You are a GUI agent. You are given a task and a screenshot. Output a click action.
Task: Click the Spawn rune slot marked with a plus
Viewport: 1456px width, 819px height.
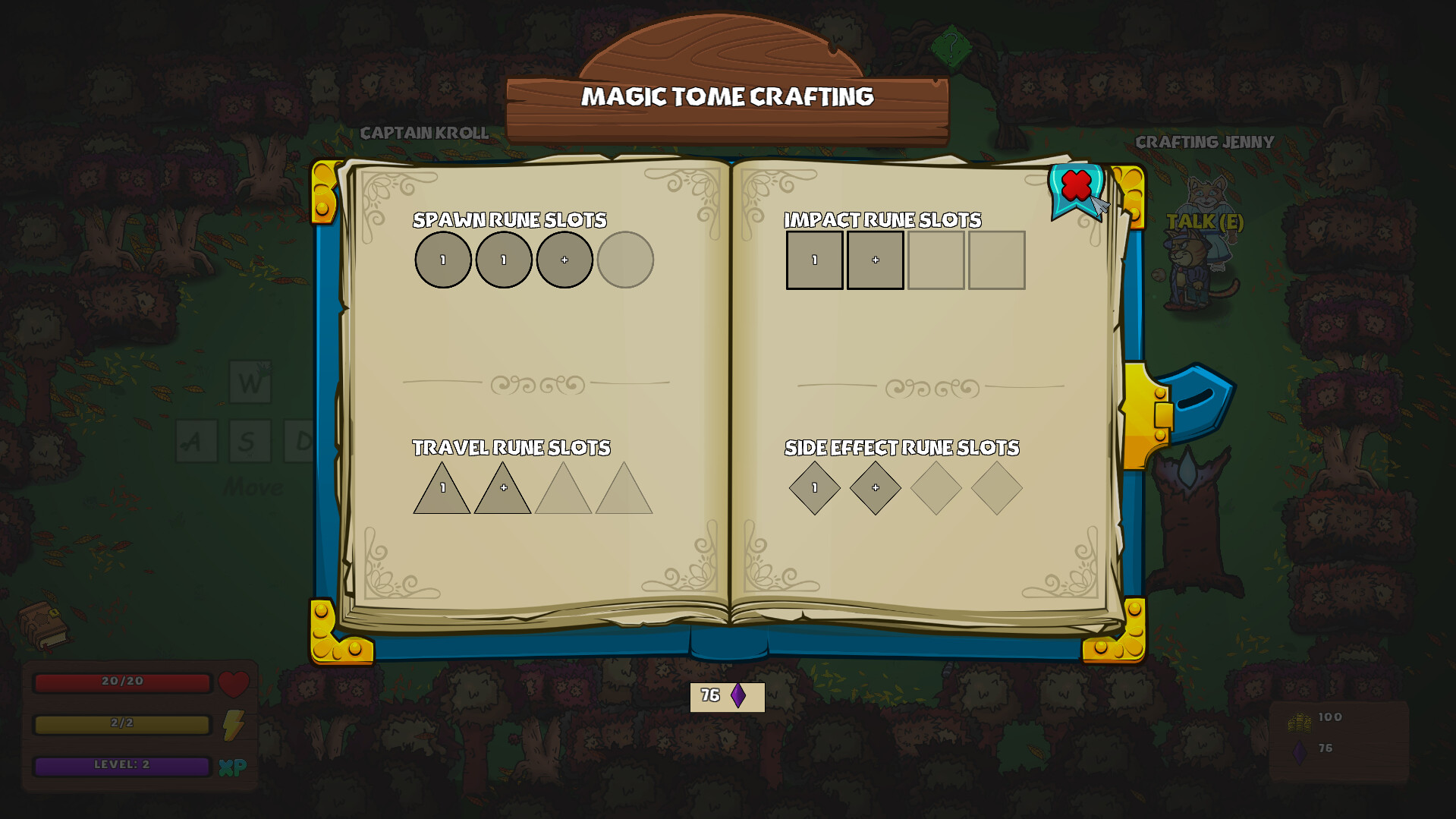564,260
